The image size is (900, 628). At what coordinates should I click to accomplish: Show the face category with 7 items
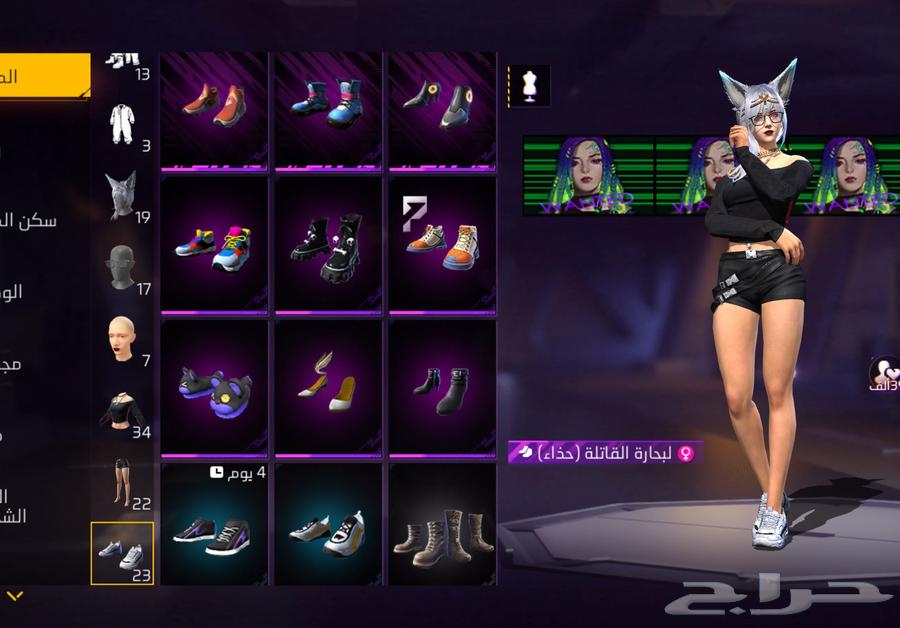pyautogui.click(x=122, y=339)
